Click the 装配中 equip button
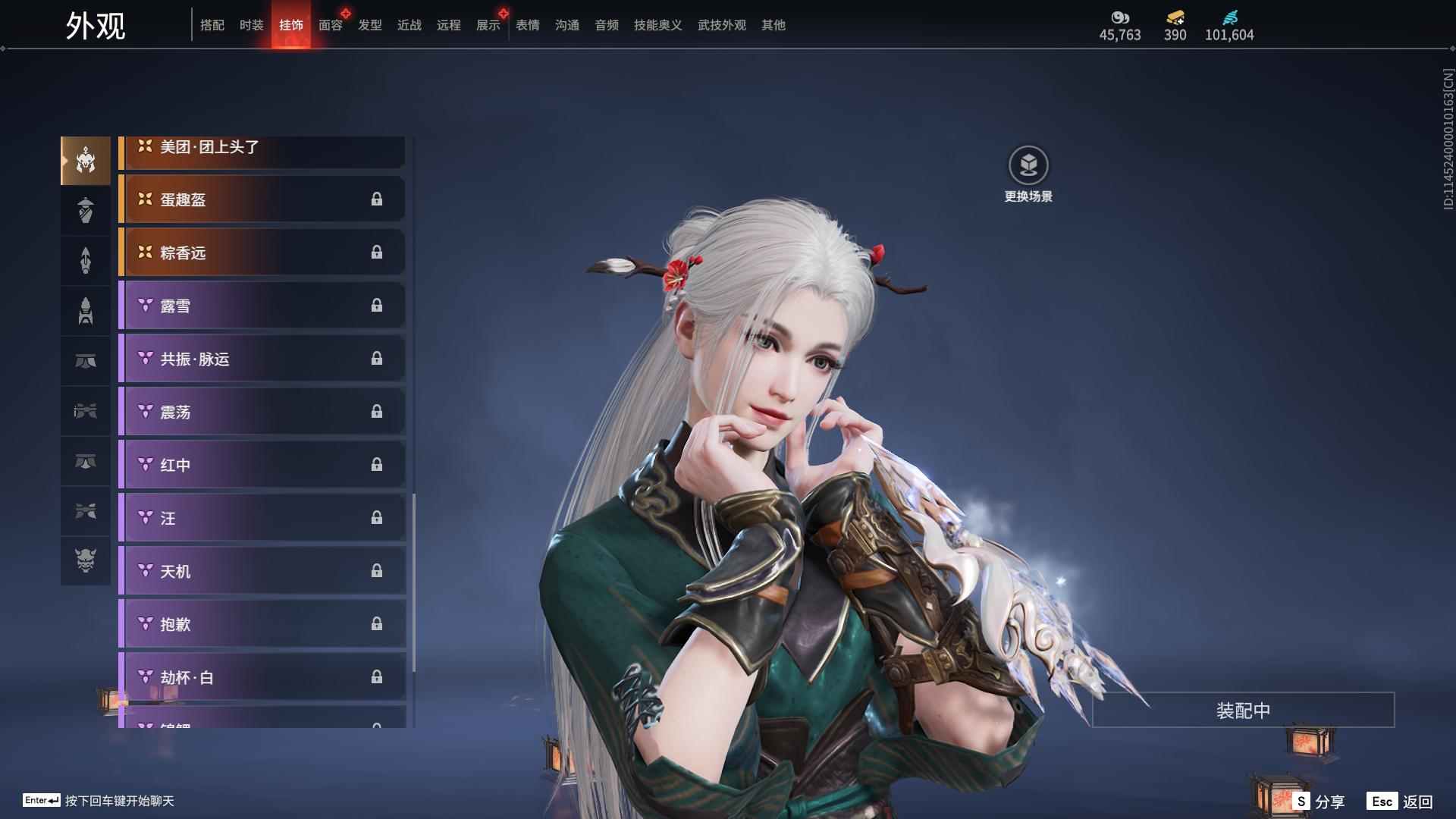Image resolution: width=1456 pixels, height=819 pixels. [1243, 711]
